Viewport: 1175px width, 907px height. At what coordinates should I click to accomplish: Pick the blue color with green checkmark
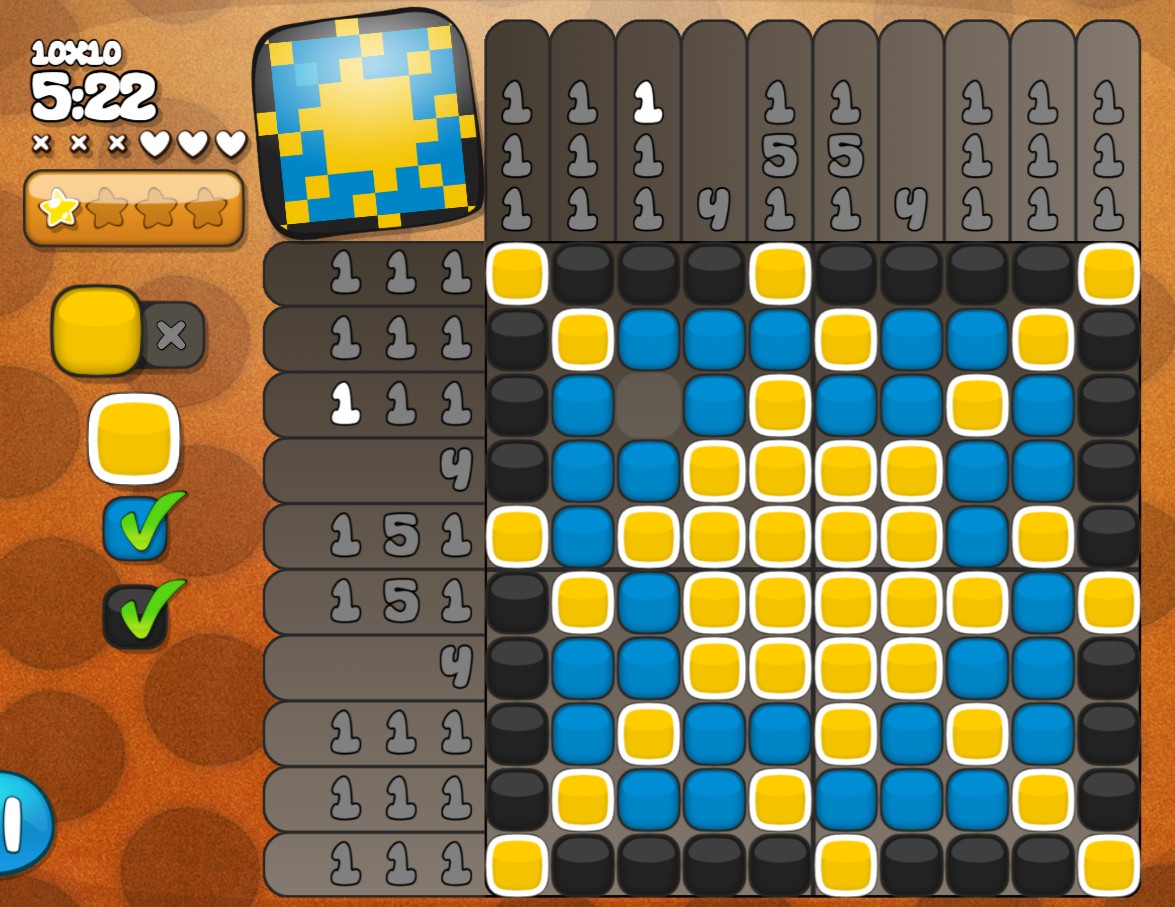tap(136, 528)
